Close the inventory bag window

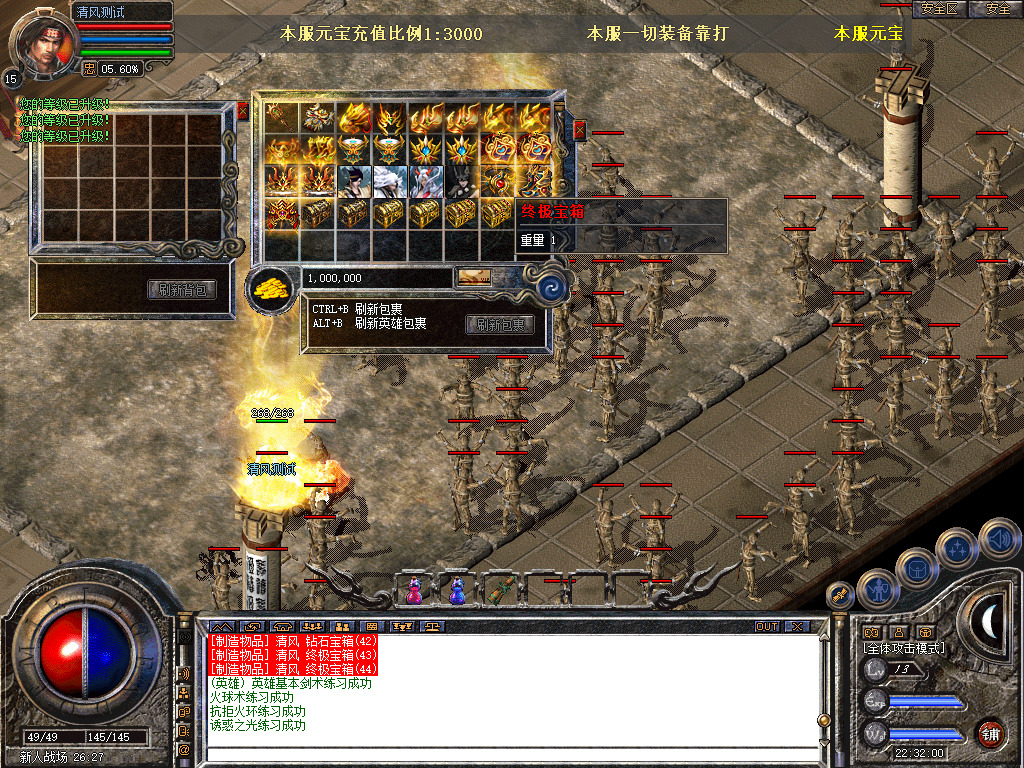click(580, 130)
